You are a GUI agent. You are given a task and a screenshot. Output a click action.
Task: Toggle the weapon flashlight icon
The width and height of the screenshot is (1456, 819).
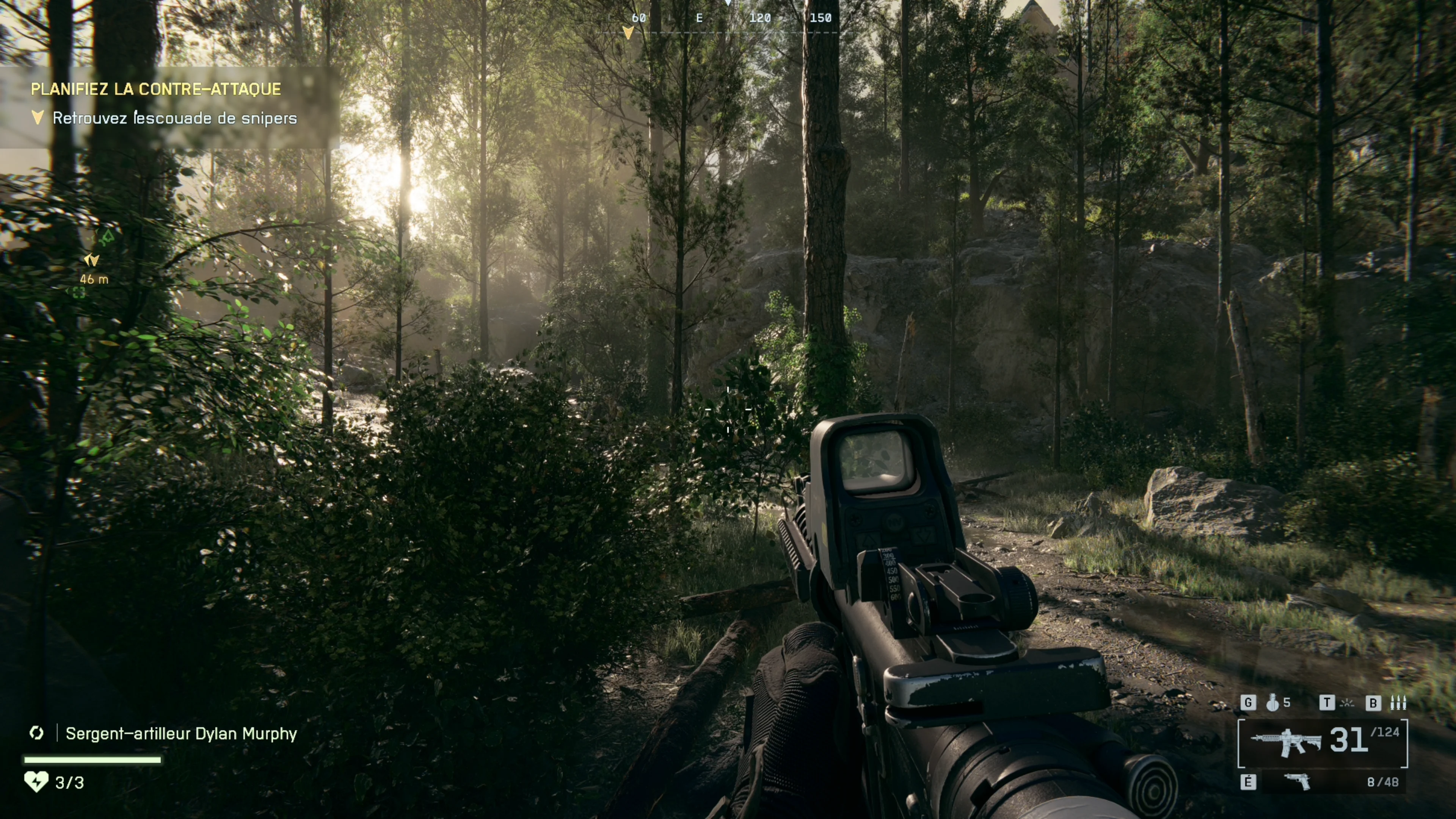click(x=1348, y=703)
